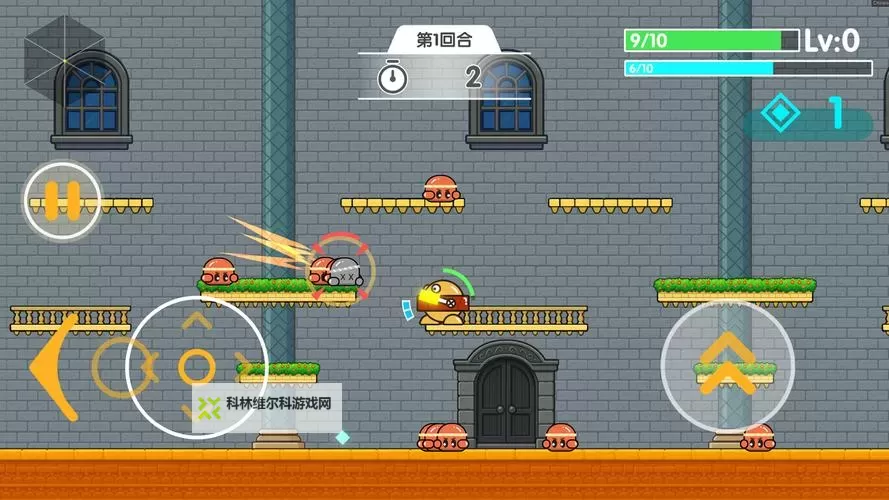Pause the game with the orange pause button
The width and height of the screenshot is (889, 500).
click(62, 200)
